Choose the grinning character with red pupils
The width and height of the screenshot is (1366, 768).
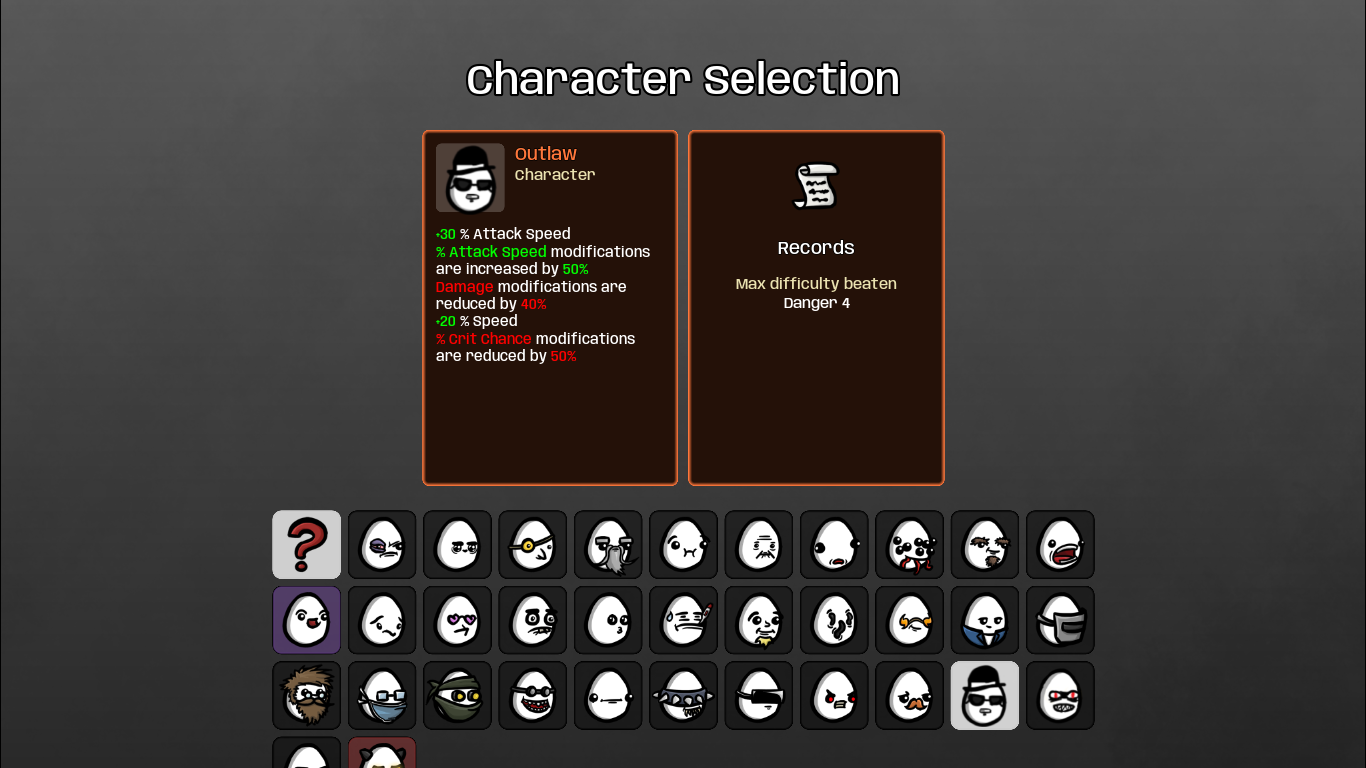click(1059, 695)
